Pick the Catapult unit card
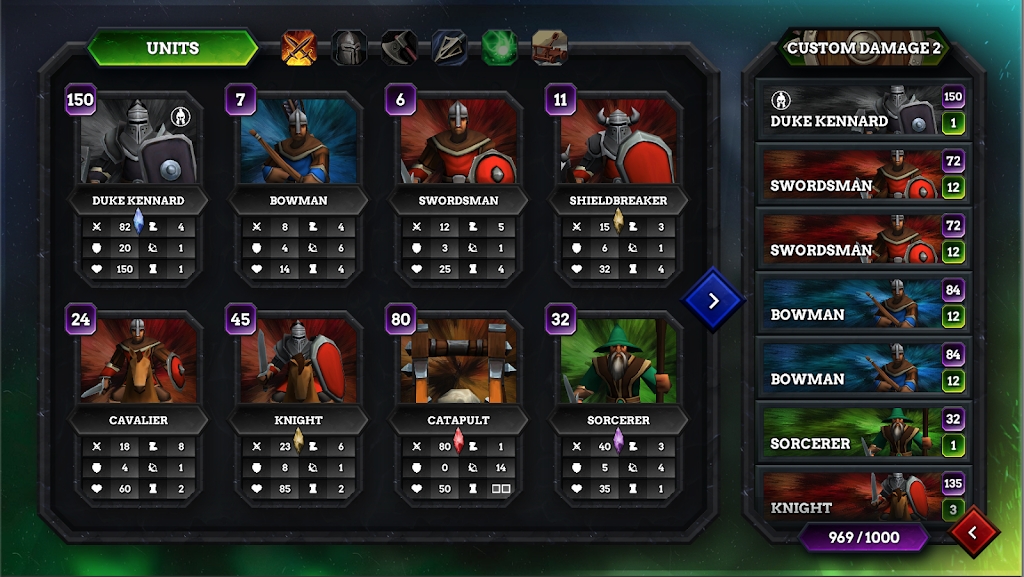Screen dimensions: 1024x577 (458, 365)
